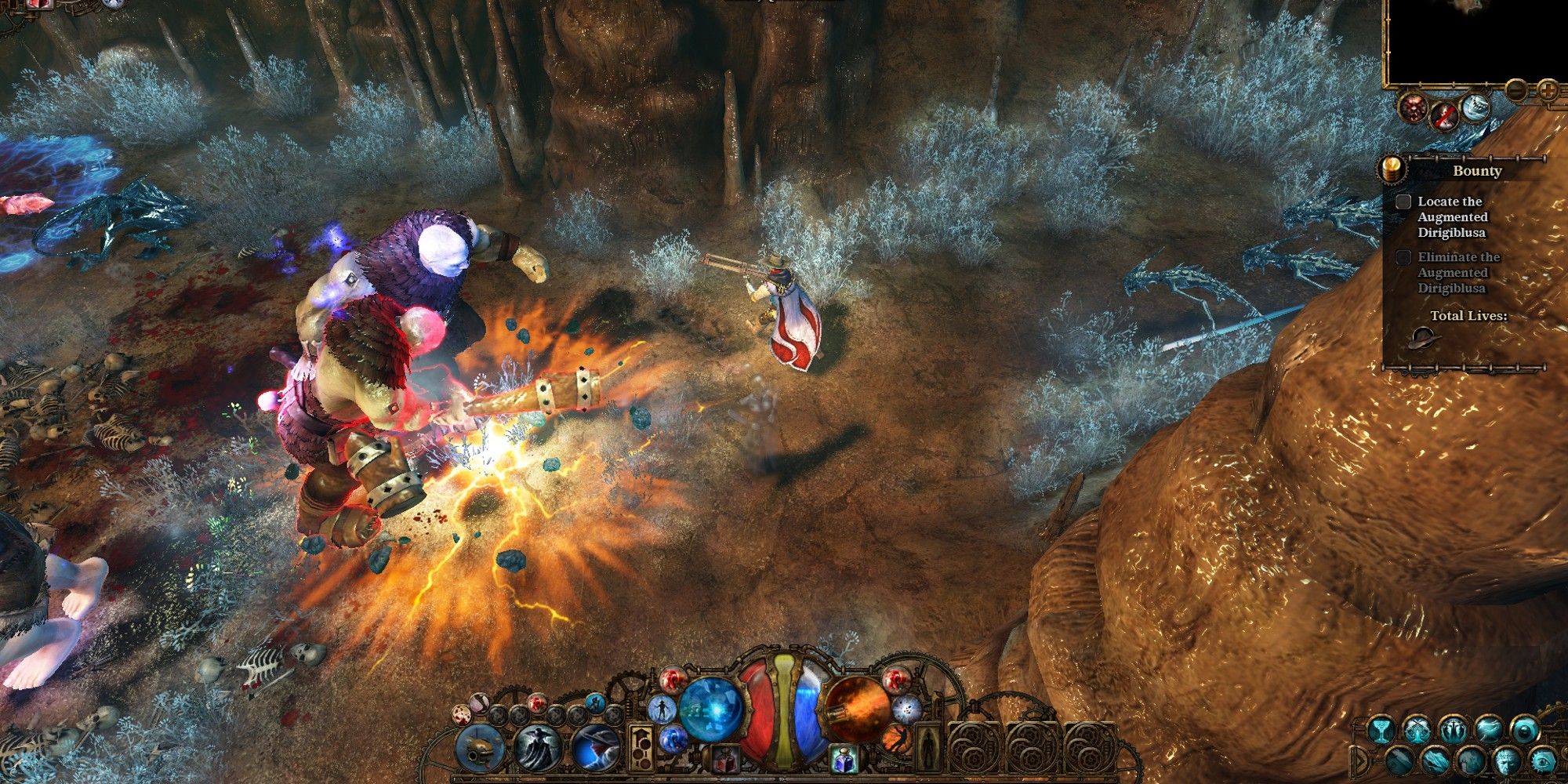The height and width of the screenshot is (784, 1568).
Task: Select the bird icon in the quick menu
Action: [x=1488, y=728]
